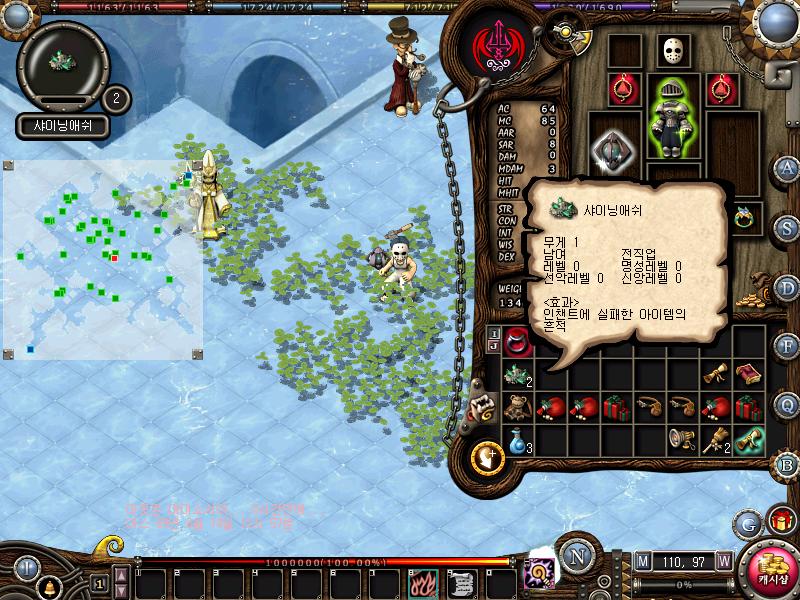Image resolution: width=800 pixels, height=600 pixels.
Task: Click the round B button
Action: [787, 464]
